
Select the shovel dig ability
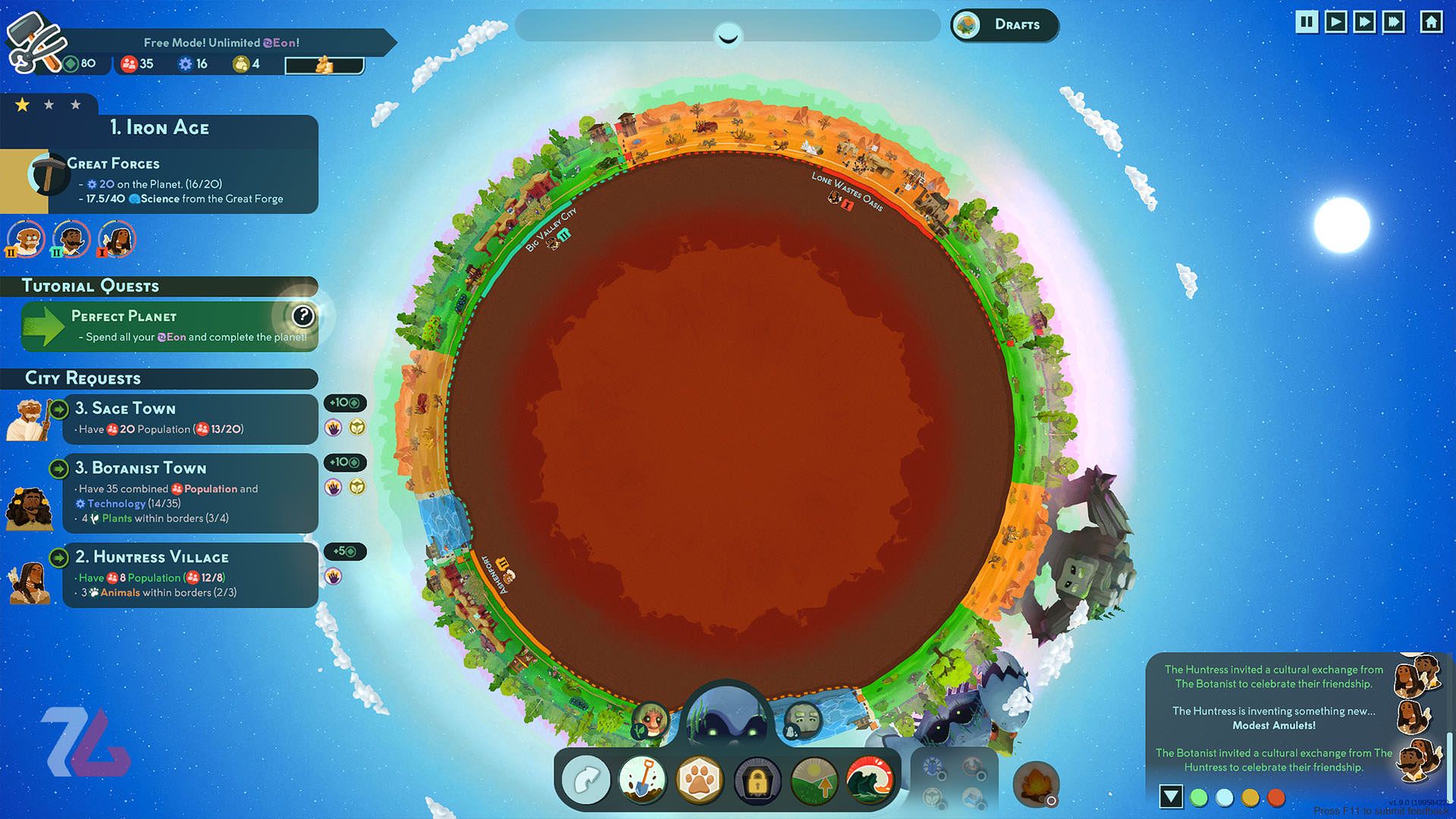642,780
